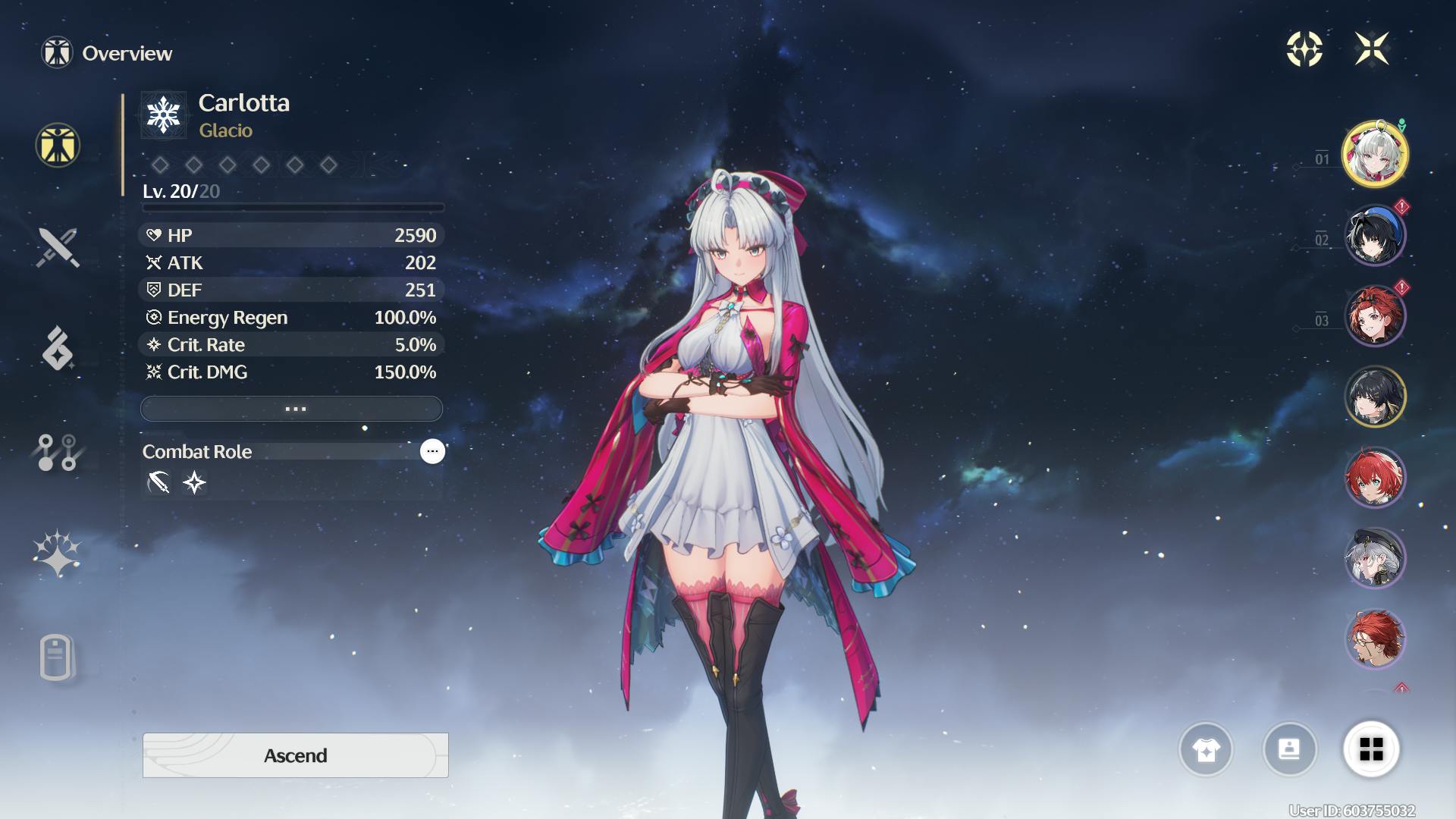Close the character menu with the X icon
1456x819 pixels.
click(1372, 49)
